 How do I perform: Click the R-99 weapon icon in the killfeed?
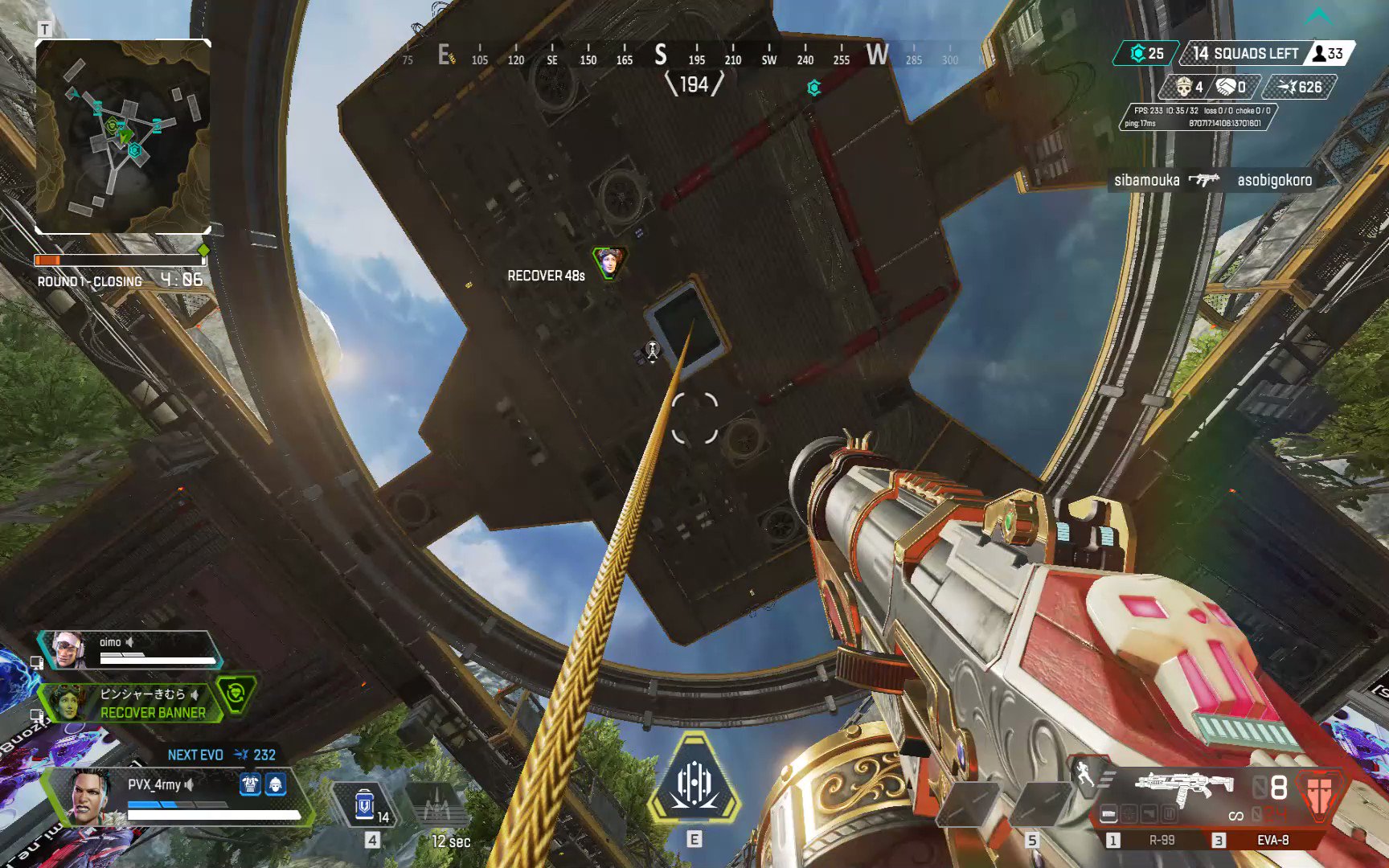[x=1203, y=180]
